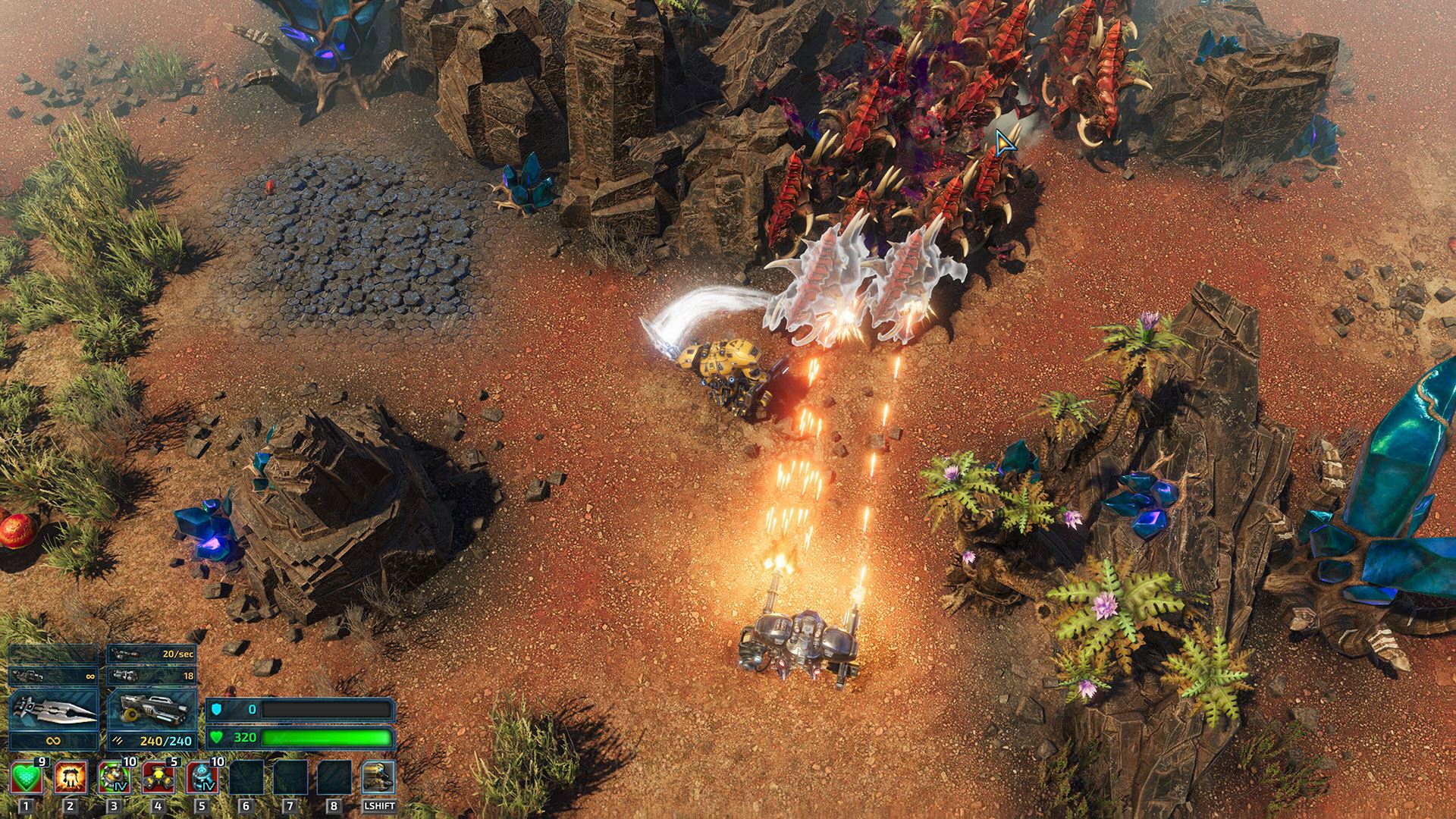
Task: Deploy the blue turret item marked IV
Action: [x=202, y=778]
